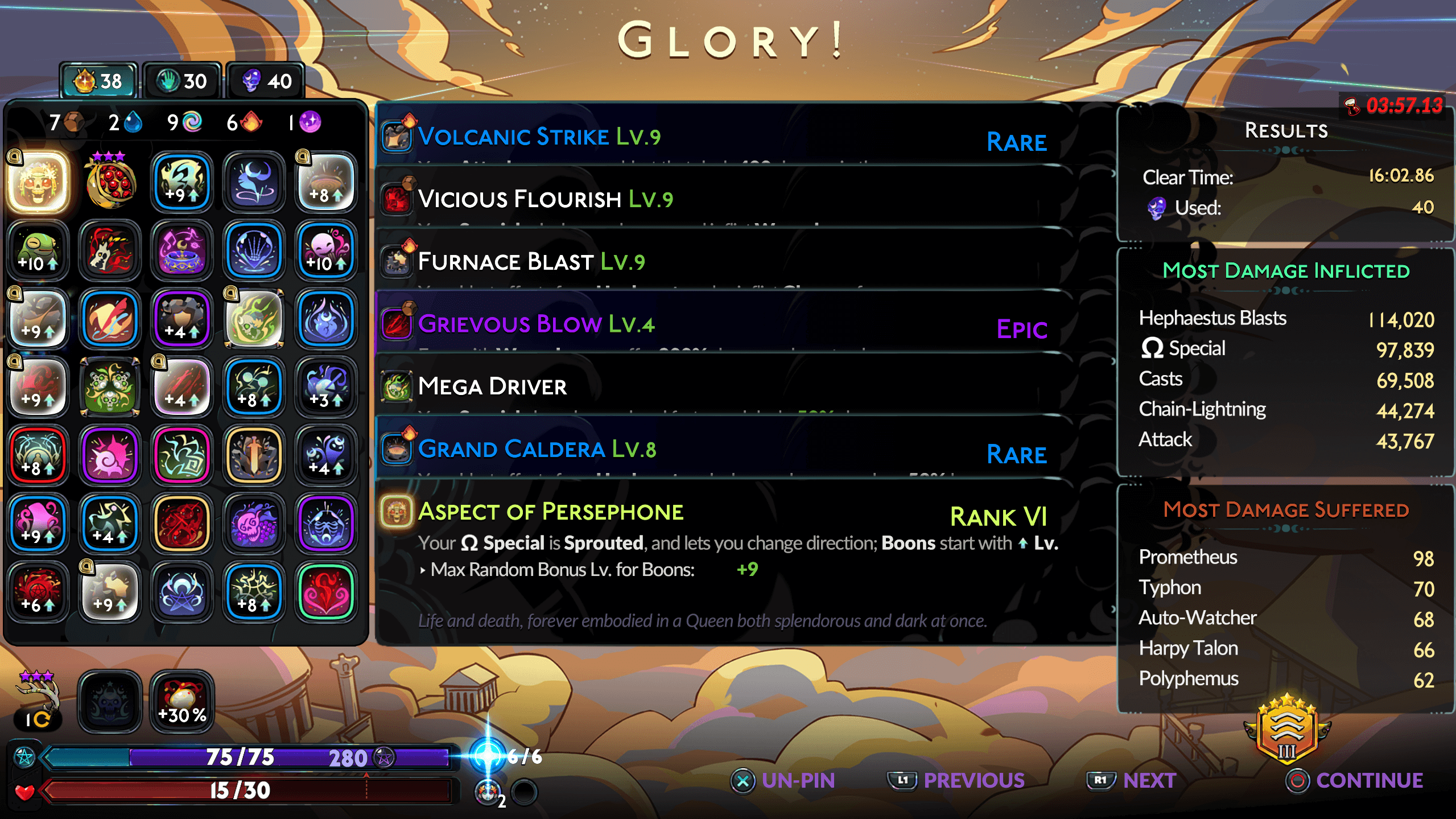Go to the Next results page
The image size is (1456, 819).
pos(1131,780)
